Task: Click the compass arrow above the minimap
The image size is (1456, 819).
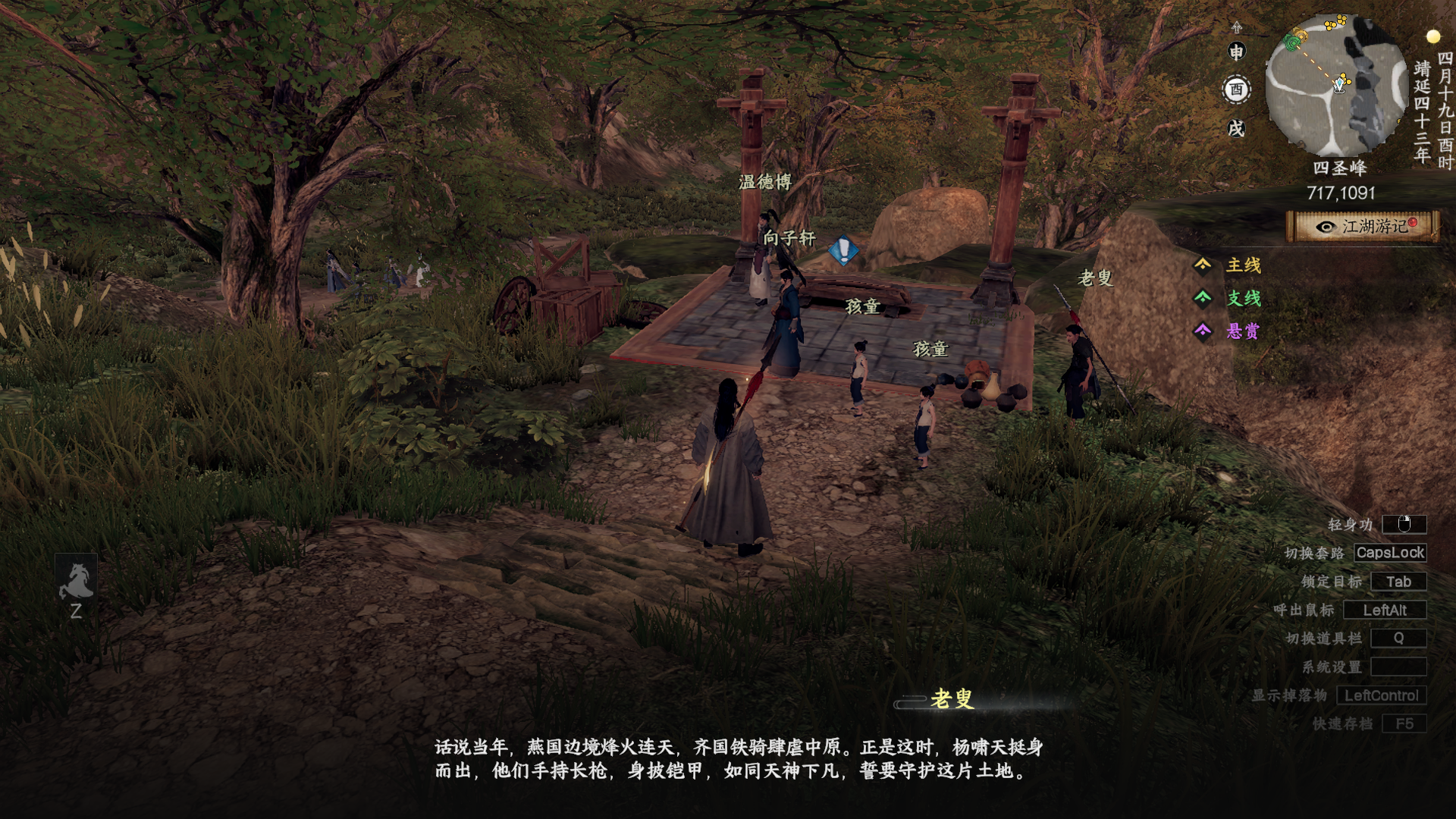Action: click(x=1237, y=25)
